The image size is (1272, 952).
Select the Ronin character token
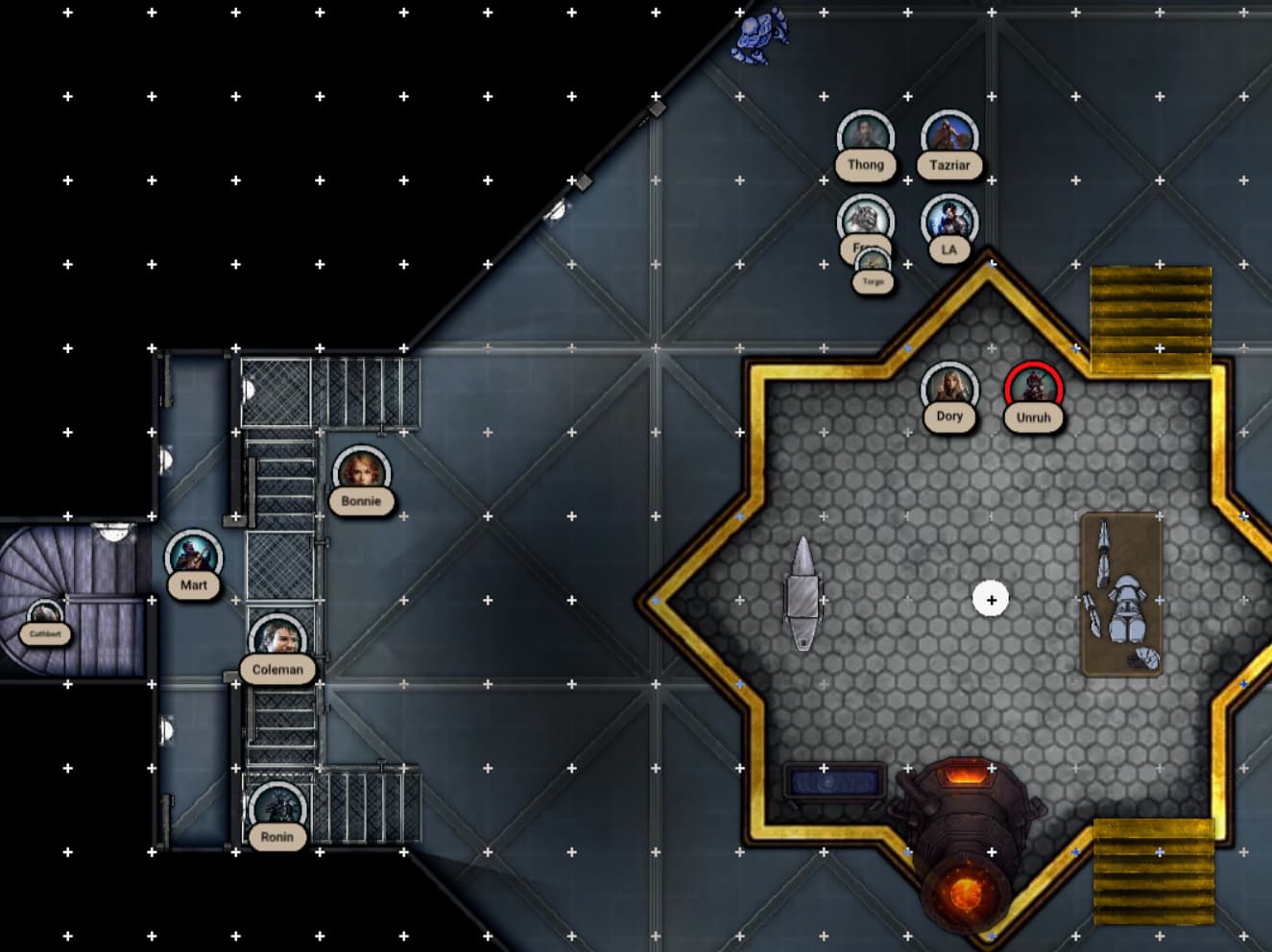(x=277, y=810)
